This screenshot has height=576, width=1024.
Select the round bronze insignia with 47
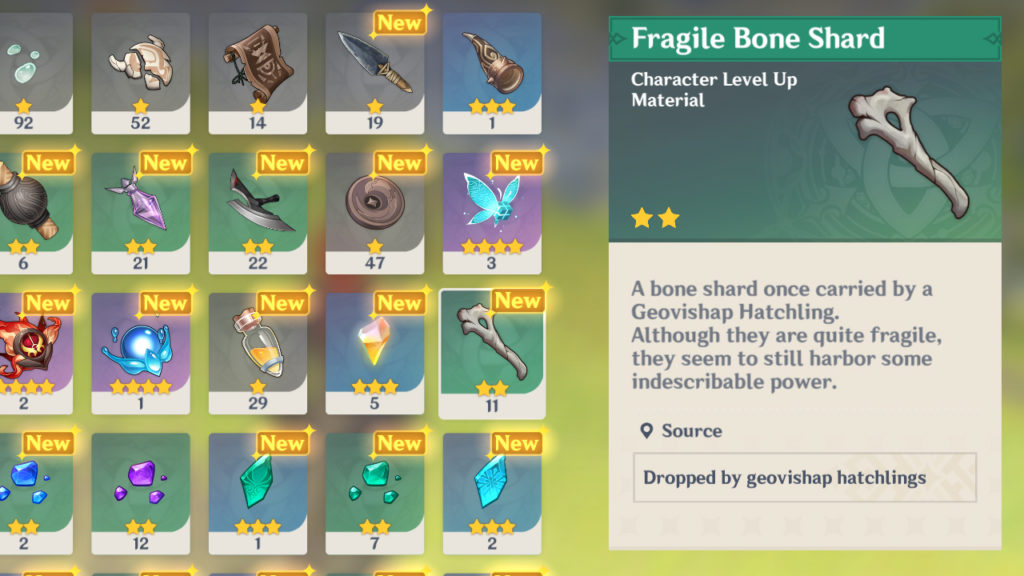coord(375,212)
